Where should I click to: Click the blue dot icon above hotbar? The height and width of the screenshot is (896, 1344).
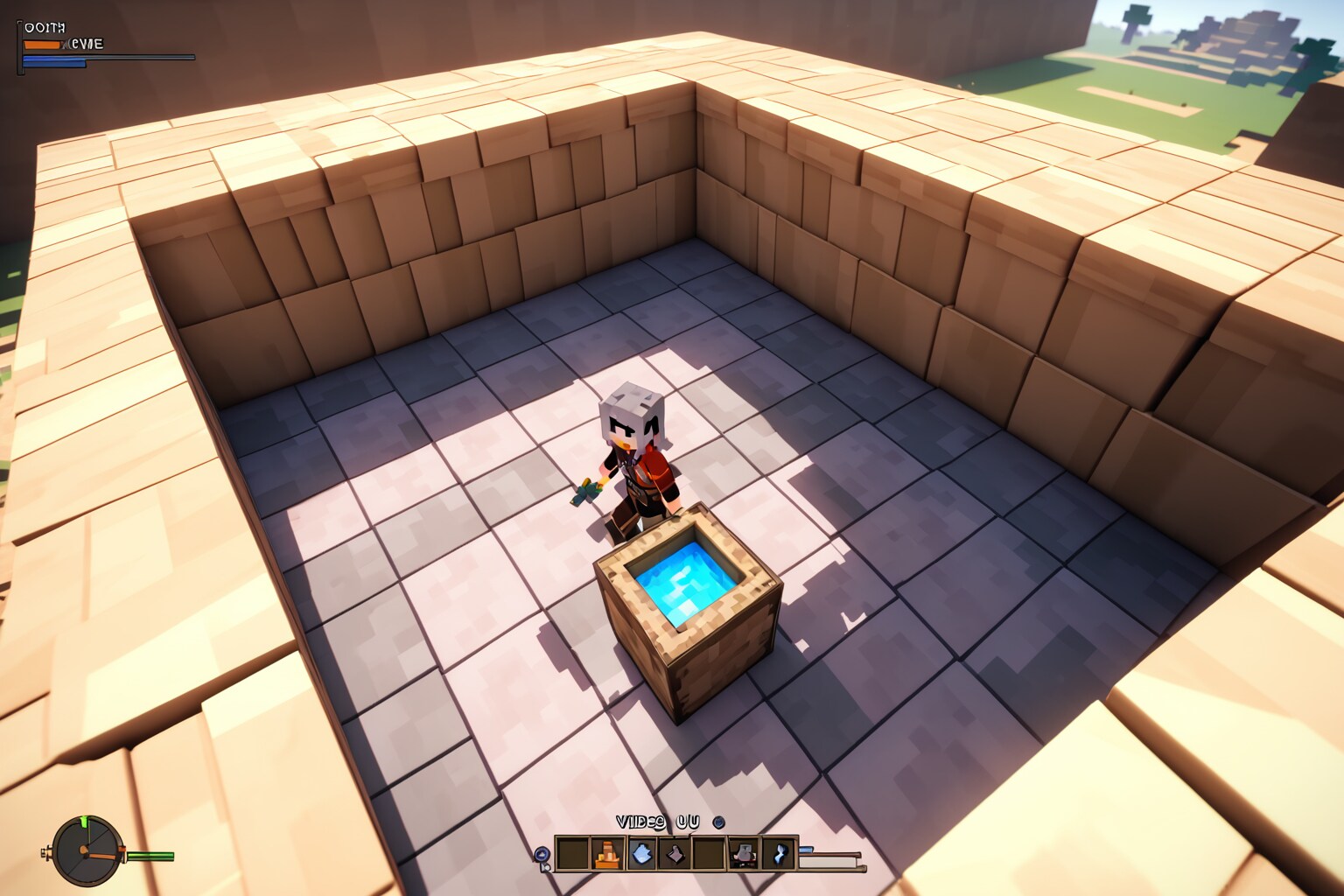pos(718,822)
